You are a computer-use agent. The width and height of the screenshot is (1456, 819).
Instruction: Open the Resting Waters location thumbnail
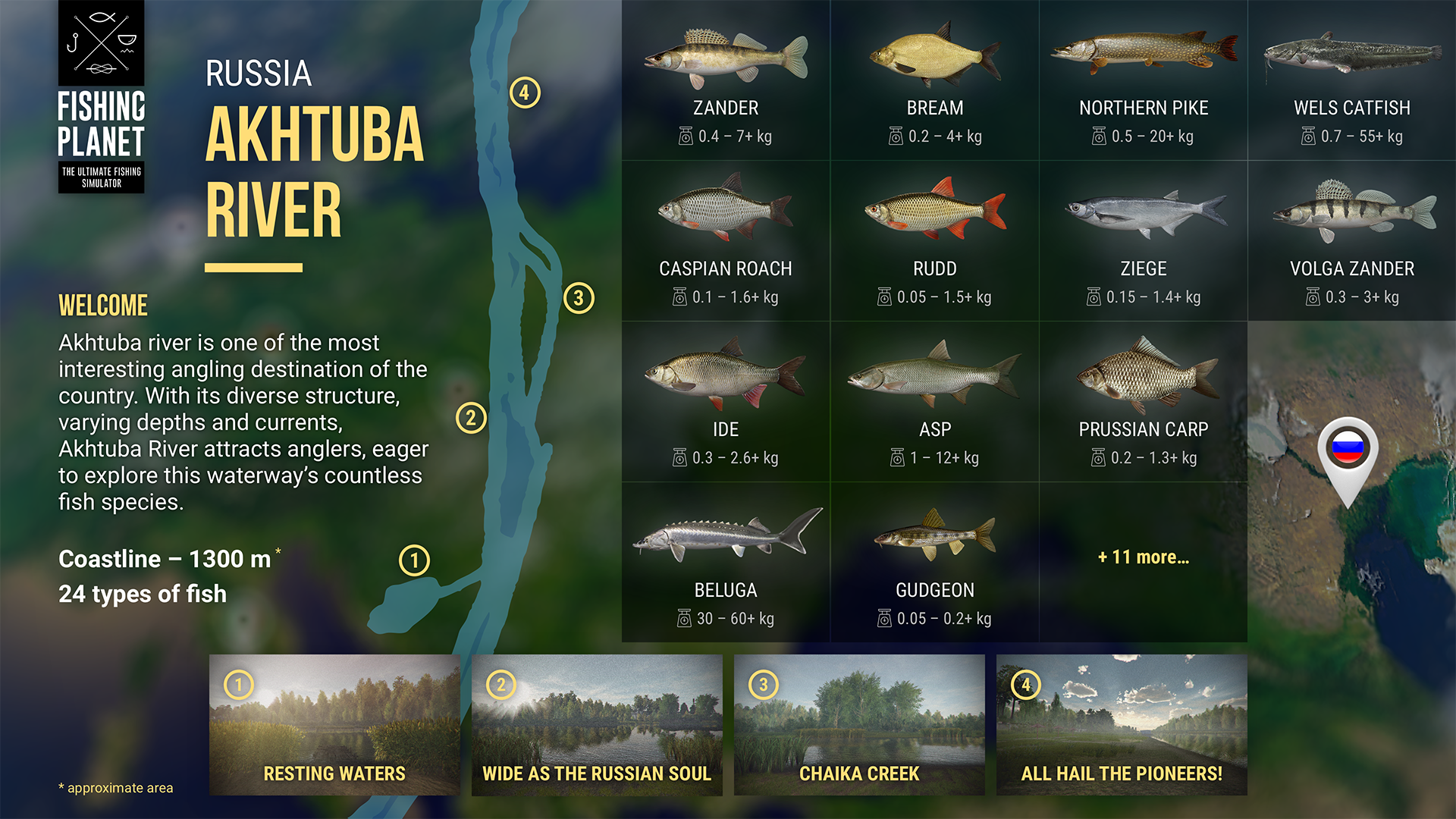[334, 724]
